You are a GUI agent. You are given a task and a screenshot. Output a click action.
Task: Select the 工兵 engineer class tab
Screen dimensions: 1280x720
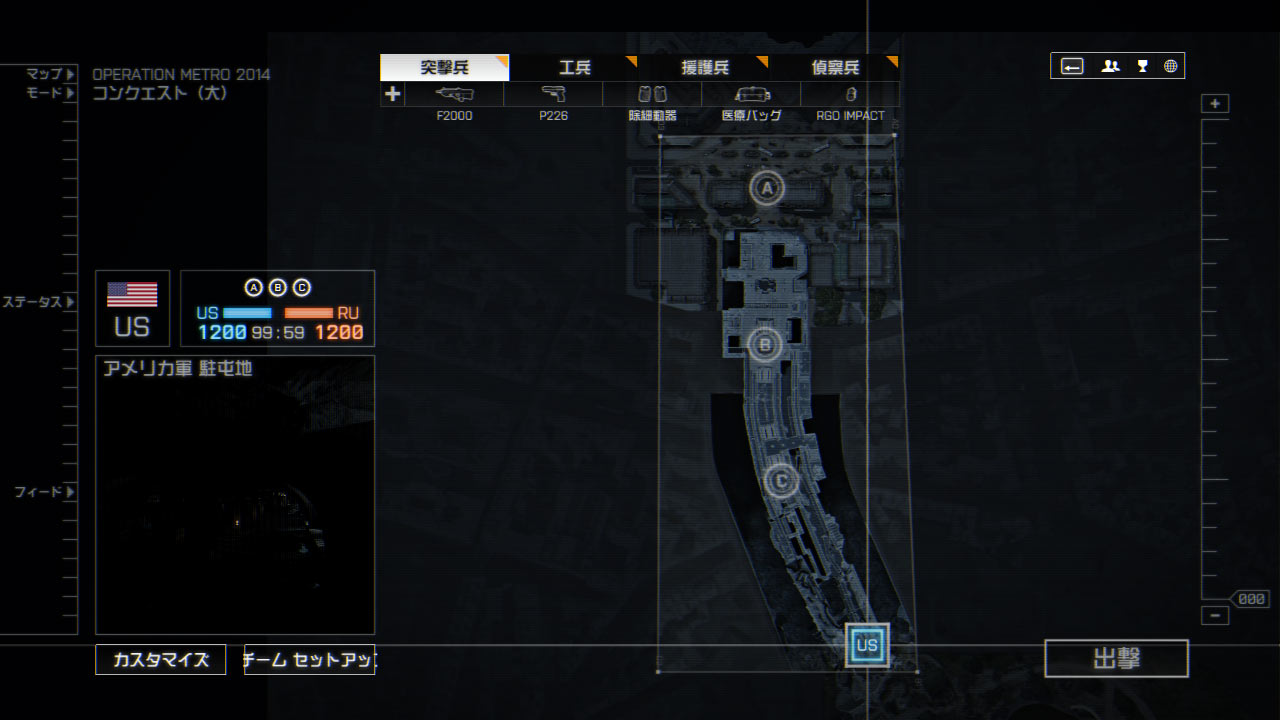coord(574,68)
